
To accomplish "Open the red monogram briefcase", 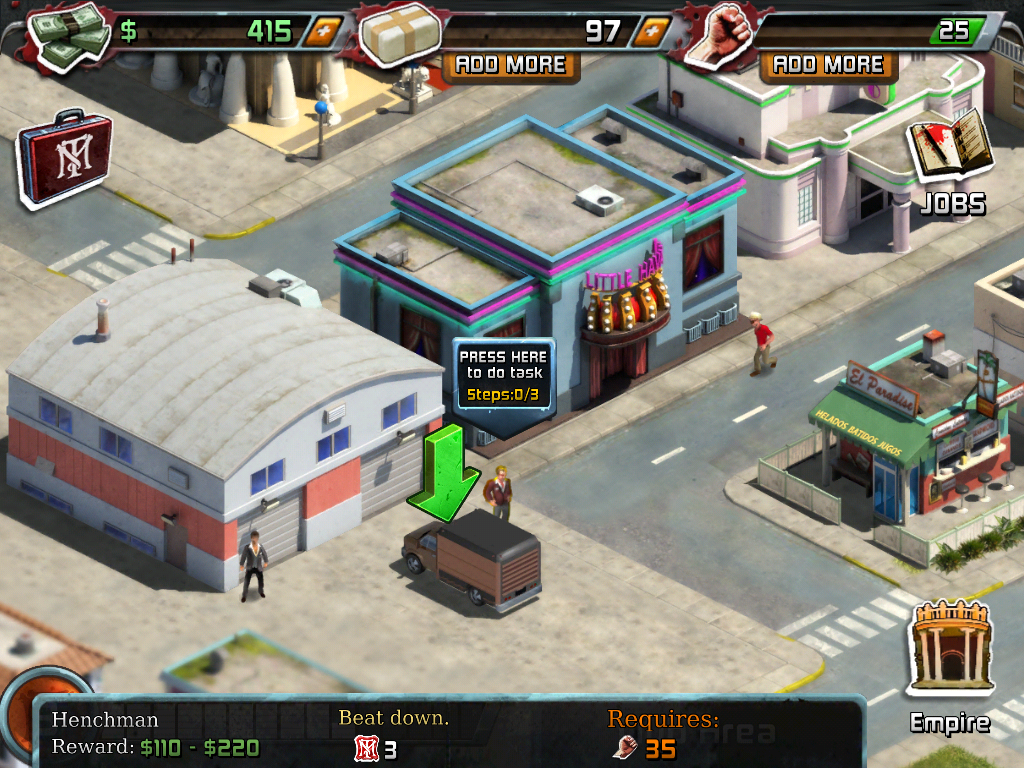I will point(64,158).
